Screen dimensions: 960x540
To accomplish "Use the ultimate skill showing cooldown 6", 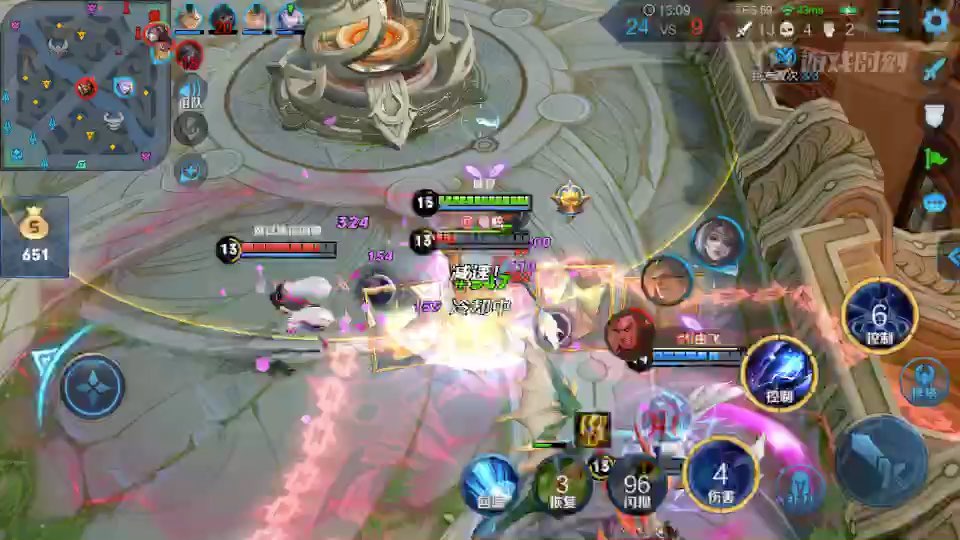I will (879, 317).
